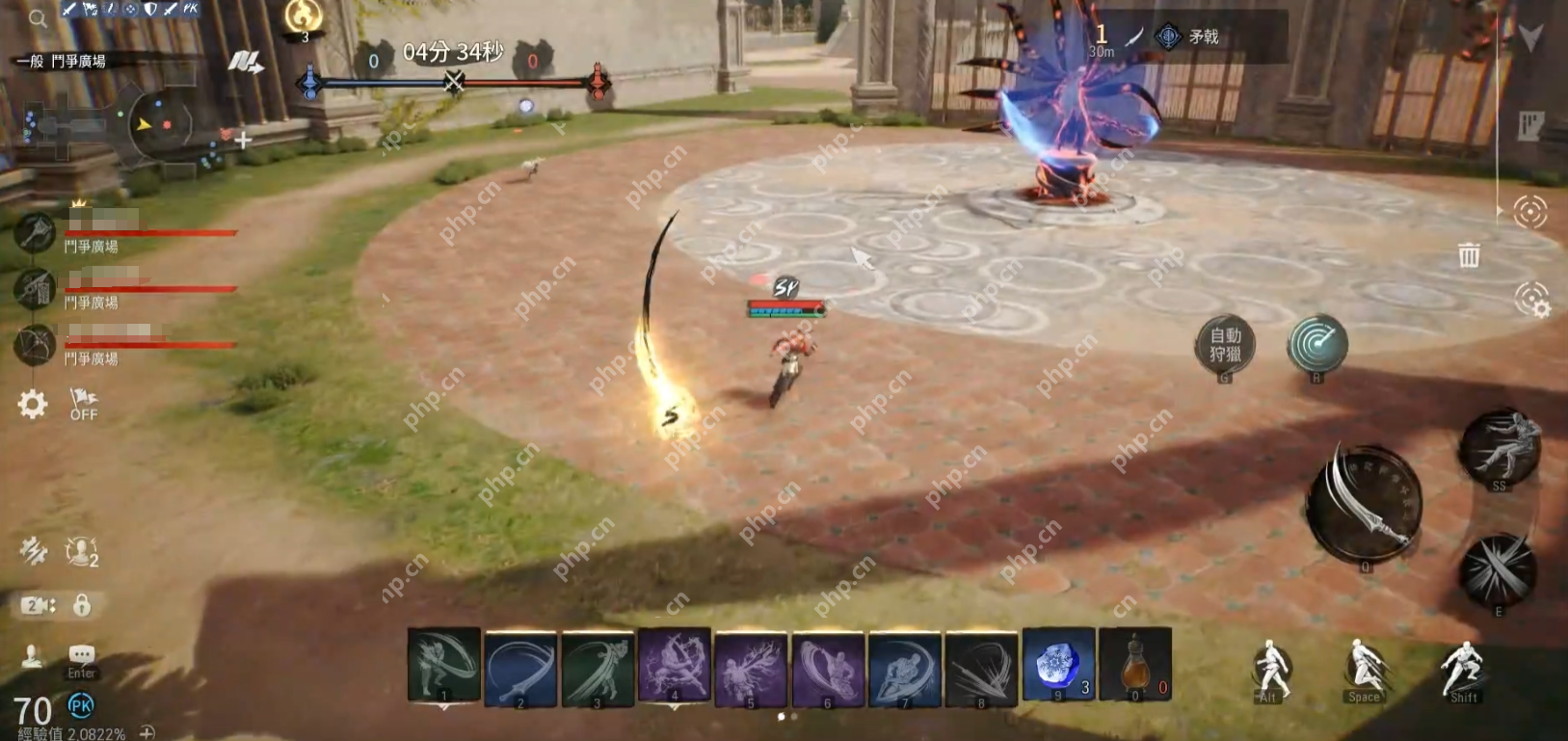Open the gear settings icon
This screenshot has width=1568, height=741.
click(x=33, y=404)
